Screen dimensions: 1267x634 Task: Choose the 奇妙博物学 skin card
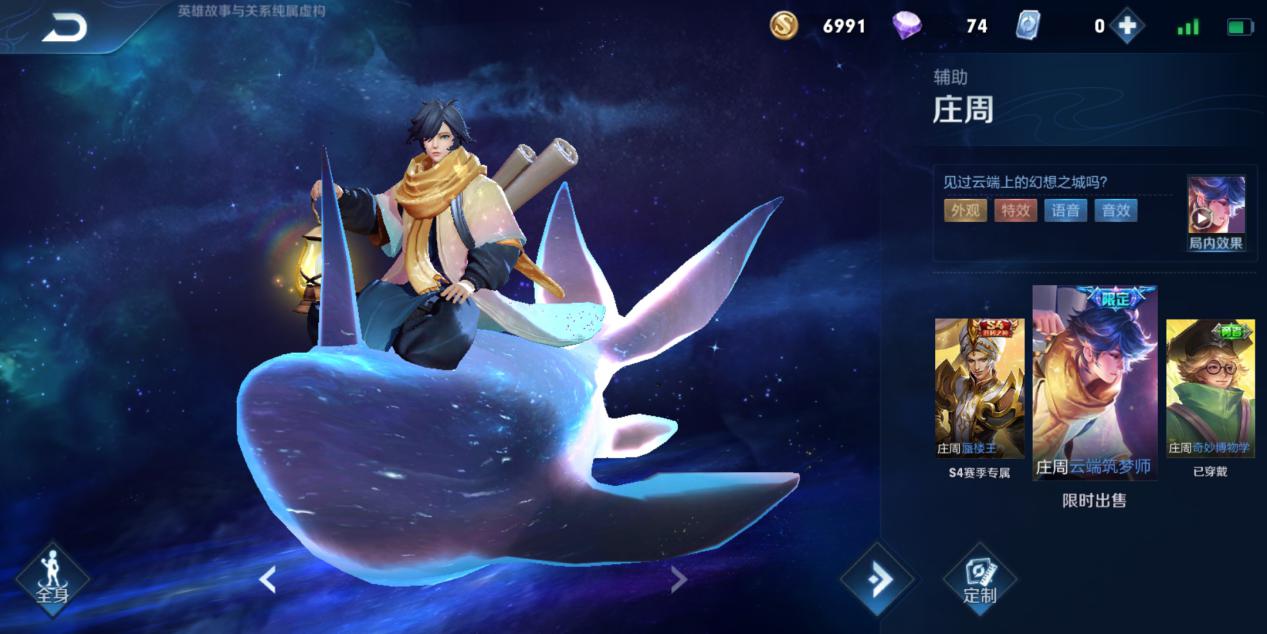click(1210, 390)
